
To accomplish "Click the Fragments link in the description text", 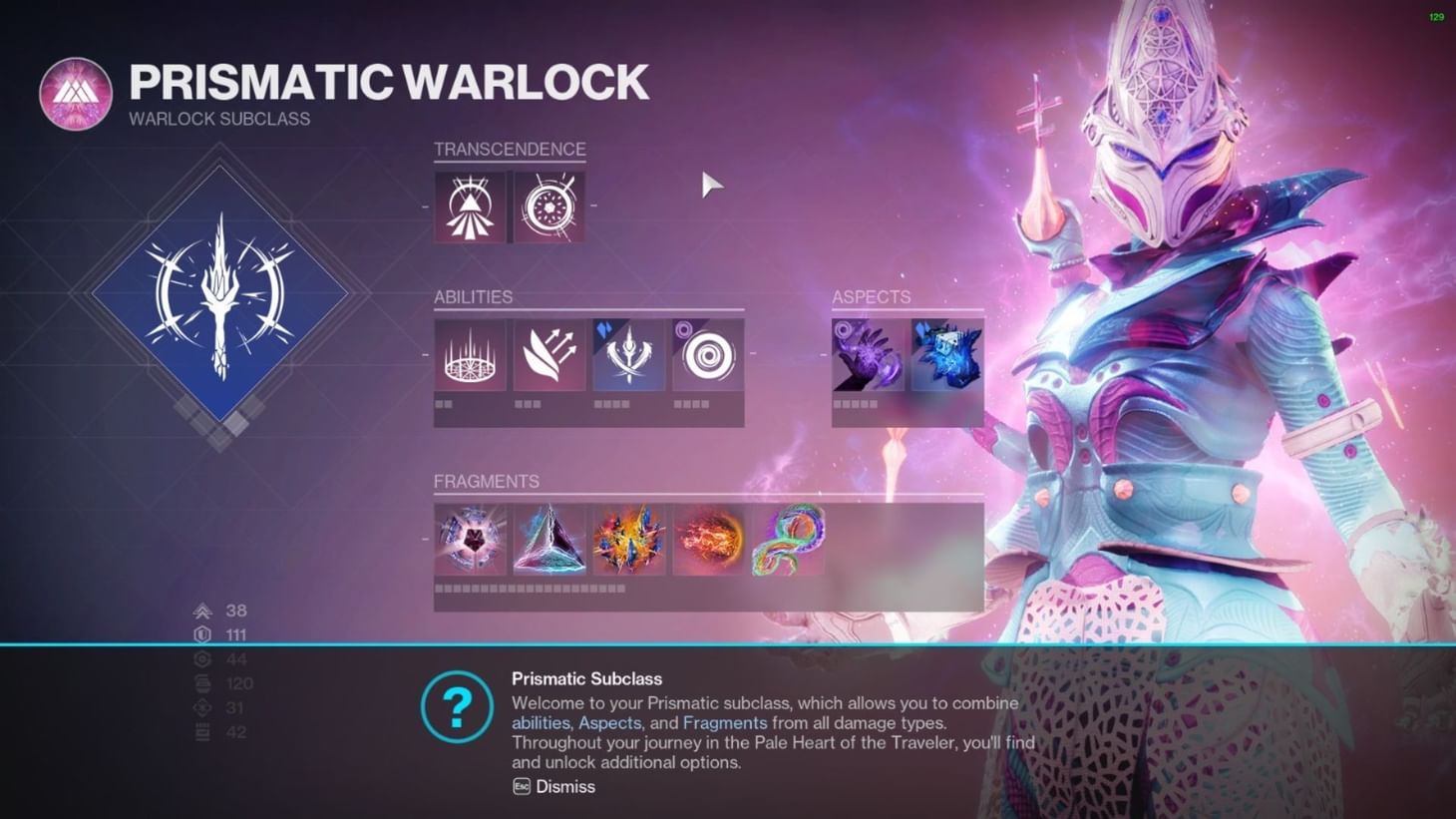I will (x=725, y=722).
